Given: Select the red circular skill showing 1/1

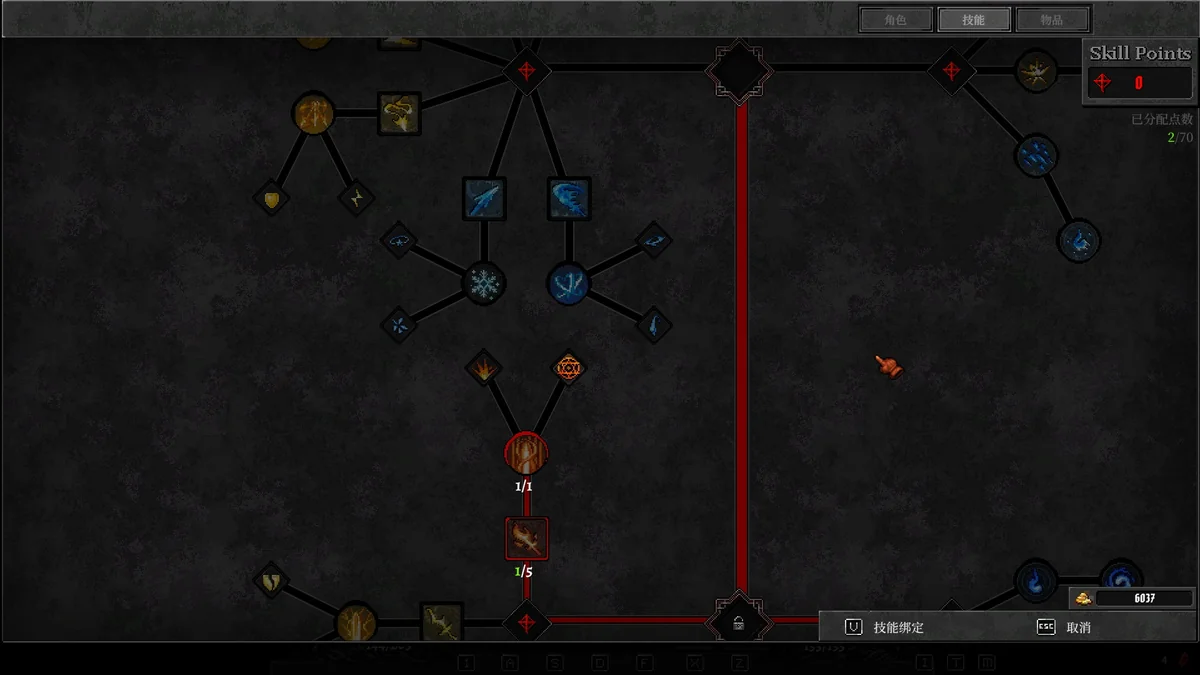Looking at the screenshot, I should (x=526, y=453).
